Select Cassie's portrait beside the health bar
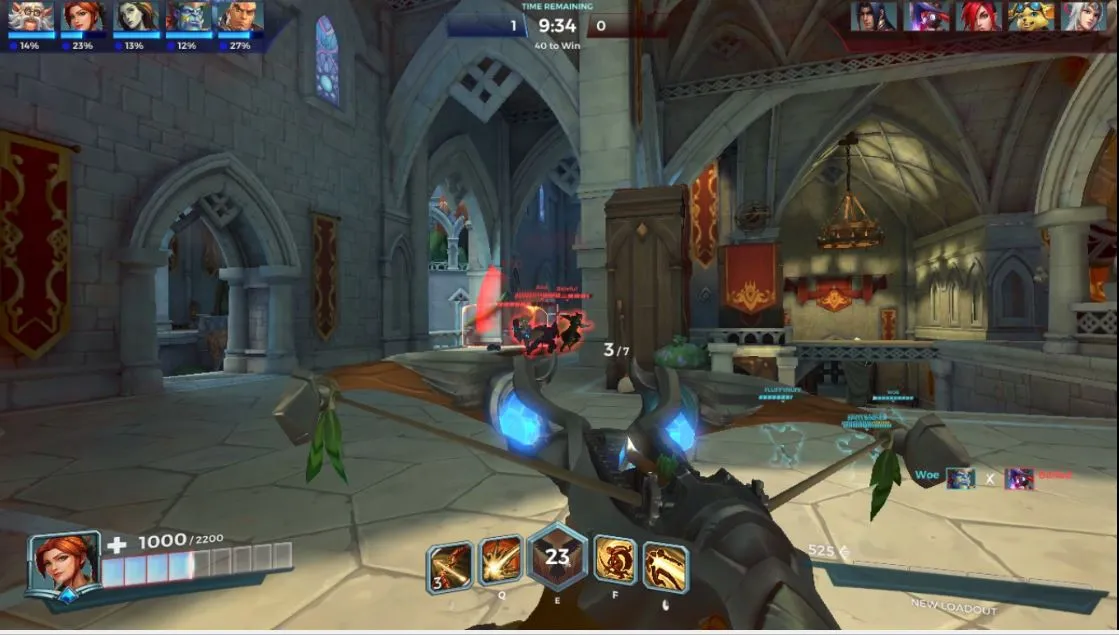The image size is (1119, 635). (x=64, y=563)
